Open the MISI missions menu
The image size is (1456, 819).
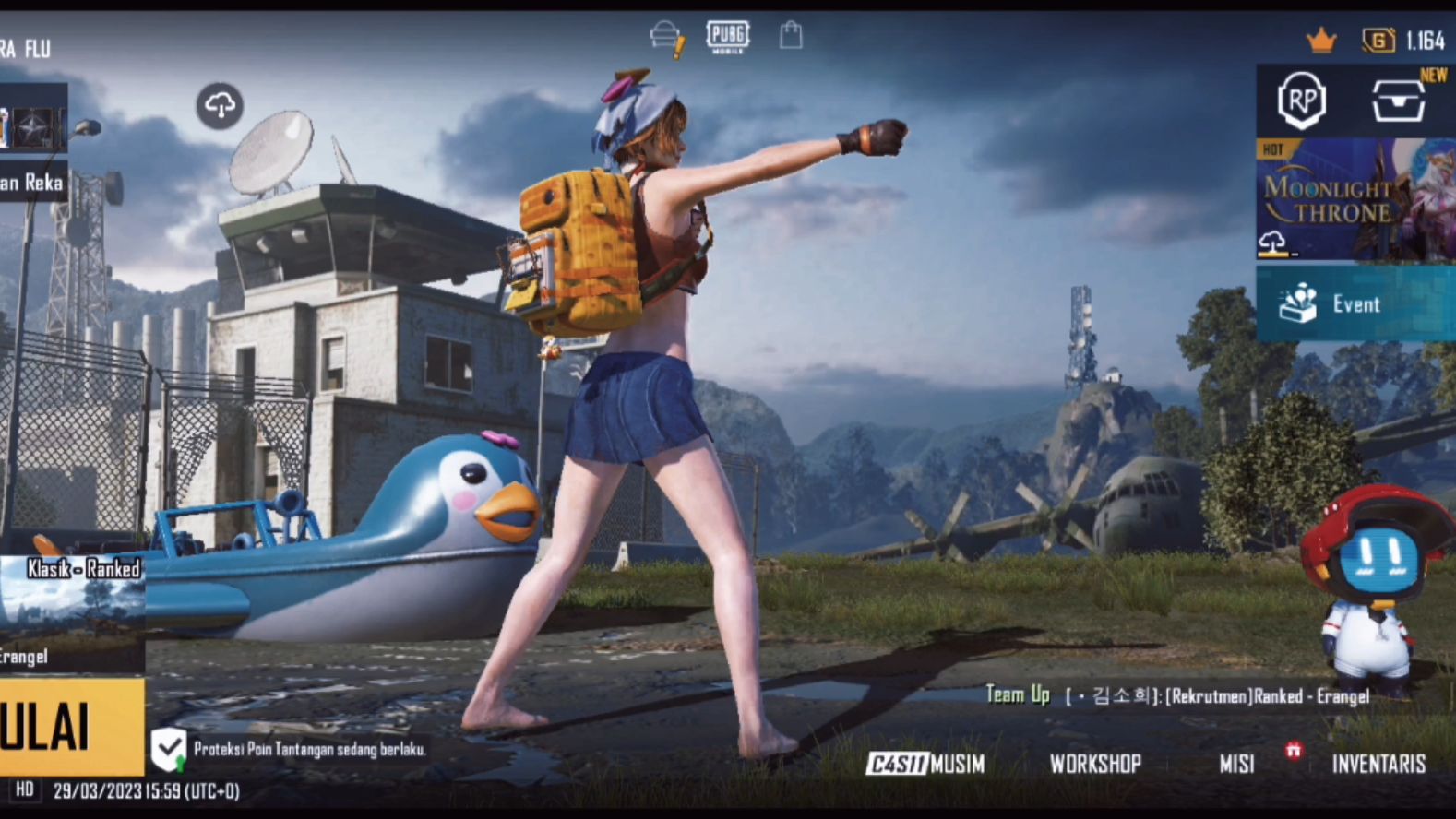(x=1236, y=764)
